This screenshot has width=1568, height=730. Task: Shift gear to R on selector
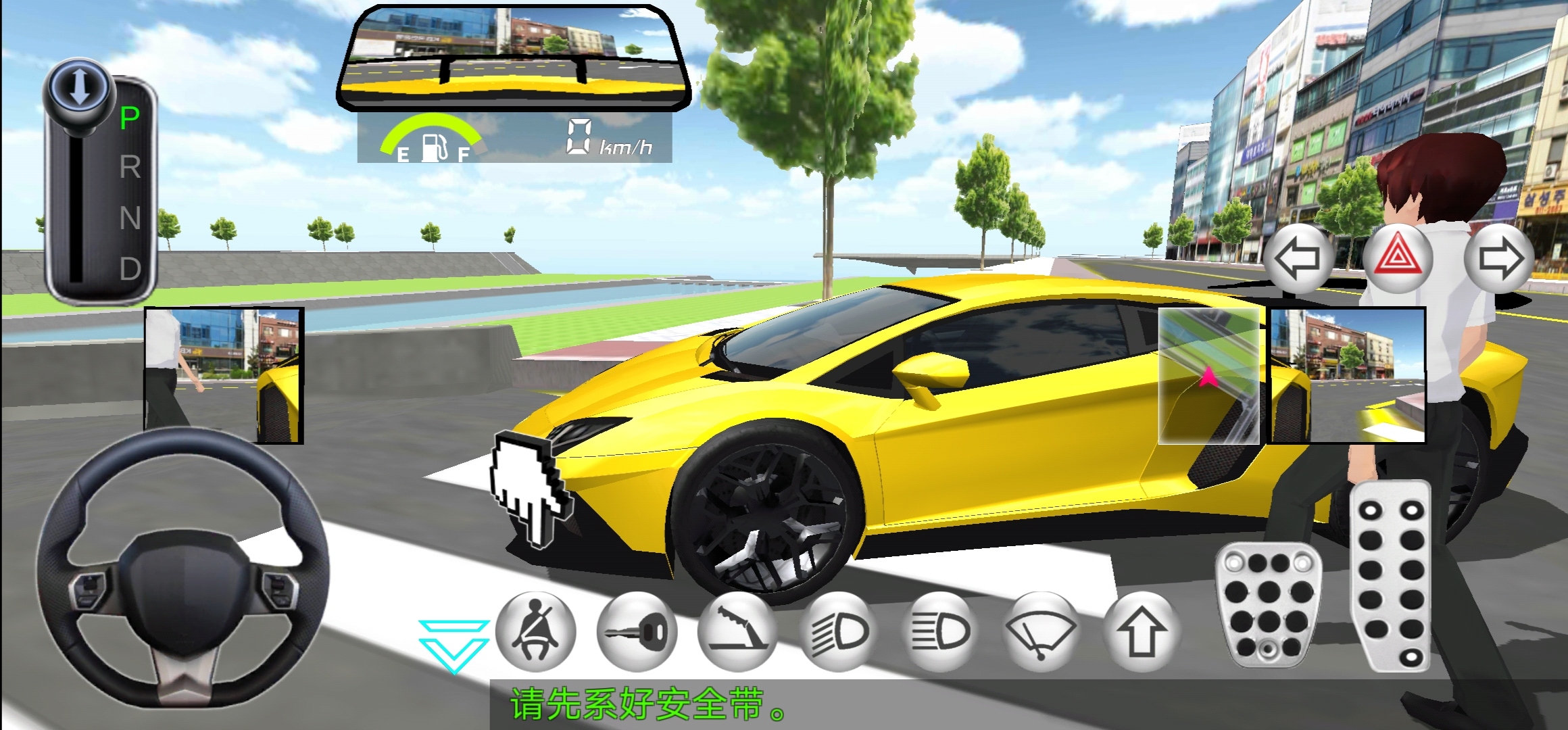tap(130, 167)
